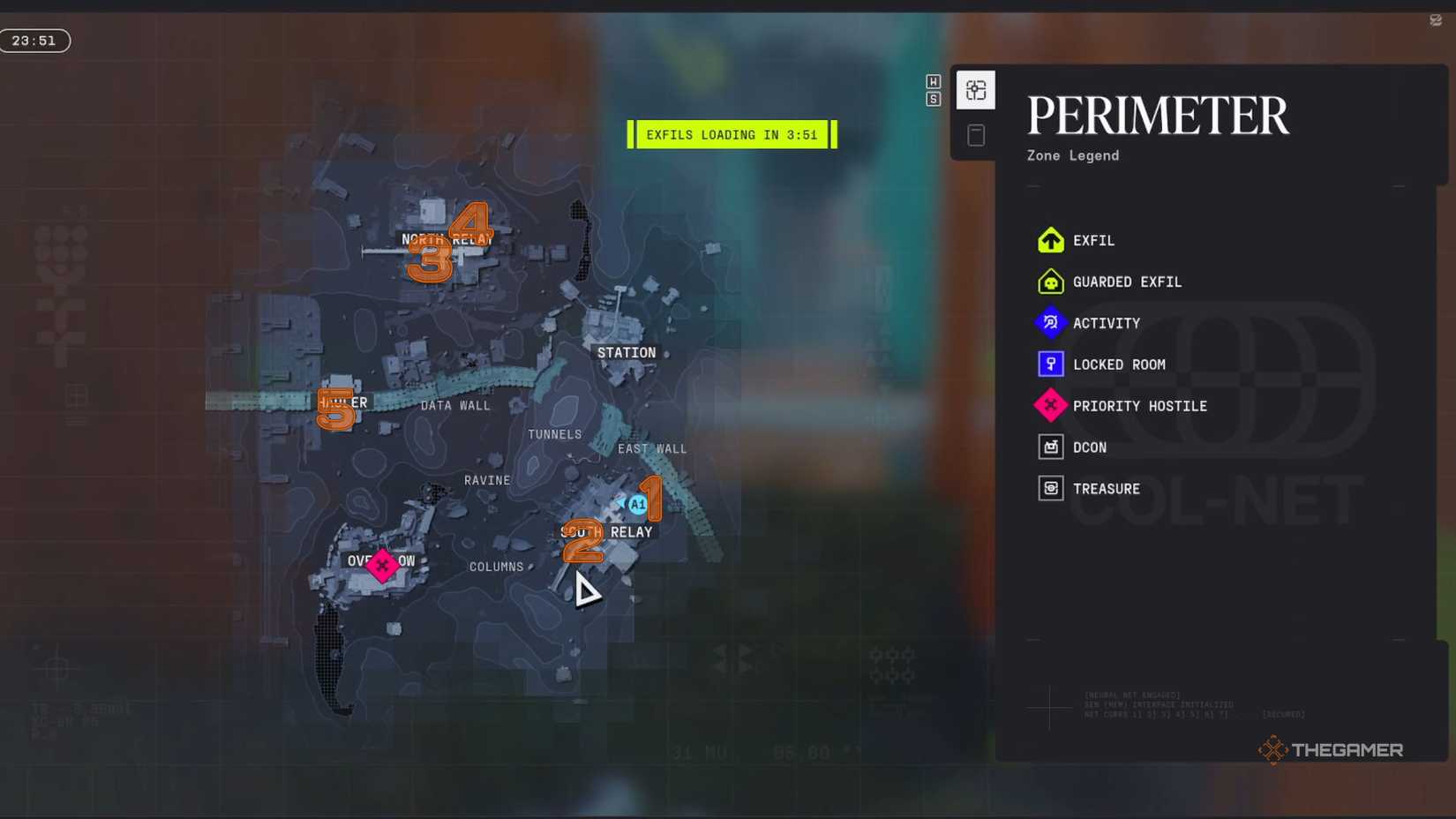Switch to the map view tab
1456x819 pixels.
976,89
